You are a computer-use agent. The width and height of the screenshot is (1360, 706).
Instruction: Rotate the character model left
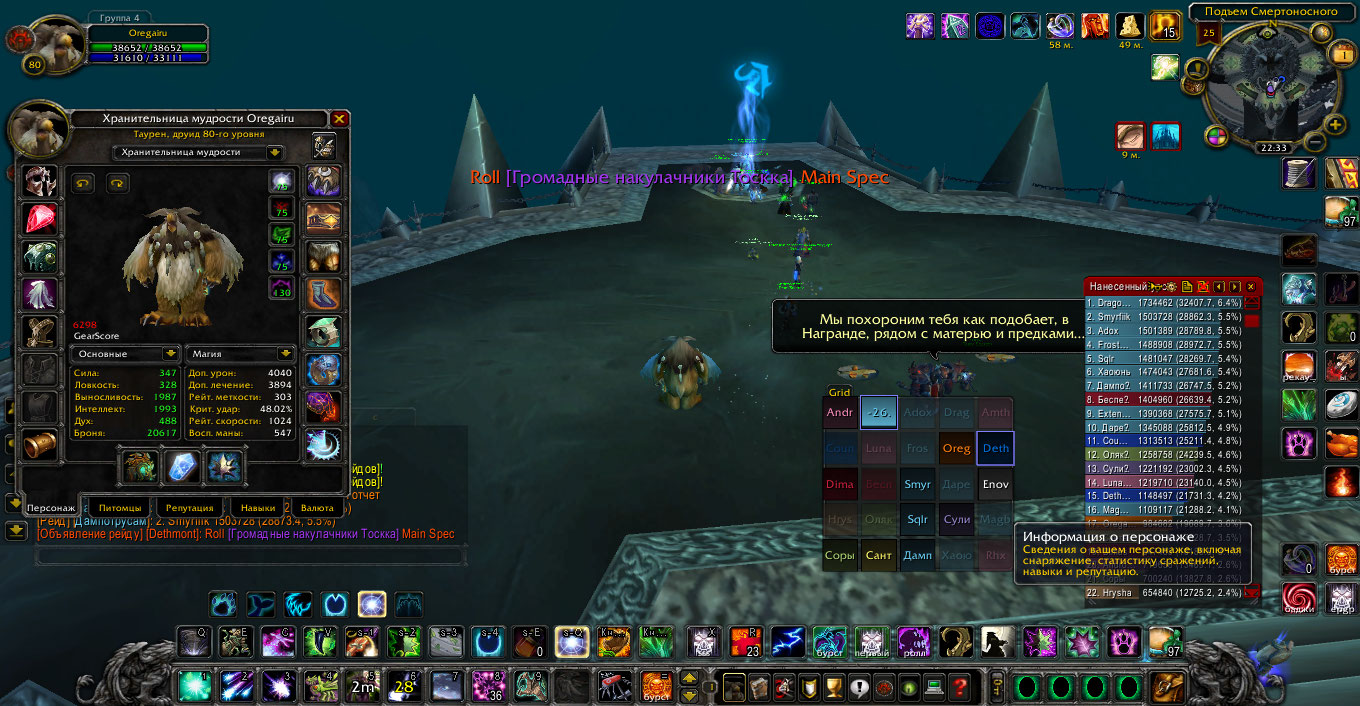point(83,183)
